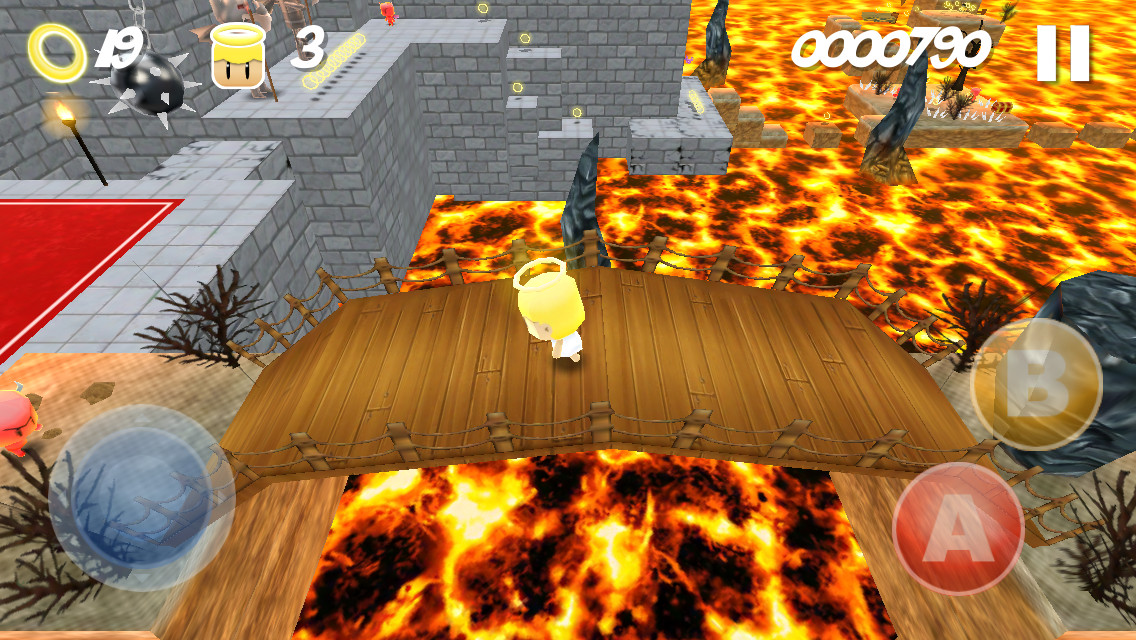This screenshot has height=640, width=1136.
Task: Tap the yellow B button
Action: click(1036, 385)
